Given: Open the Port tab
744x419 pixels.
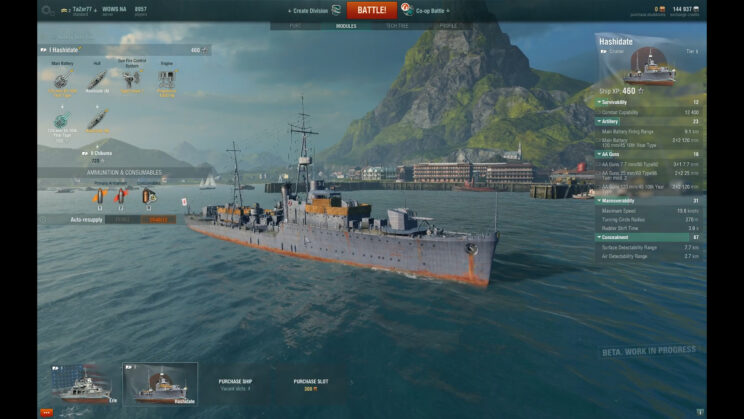Looking at the screenshot, I should click(x=295, y=25).
